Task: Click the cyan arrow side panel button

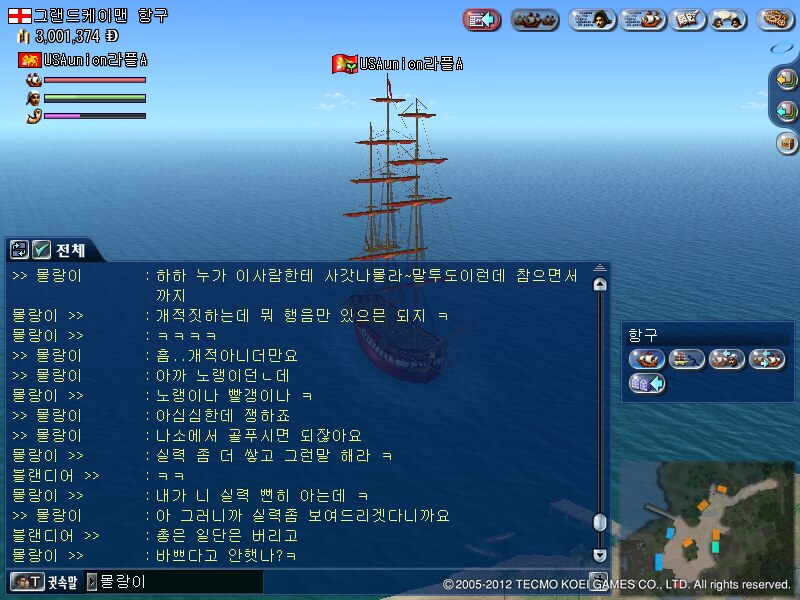Action: (786, 112)
